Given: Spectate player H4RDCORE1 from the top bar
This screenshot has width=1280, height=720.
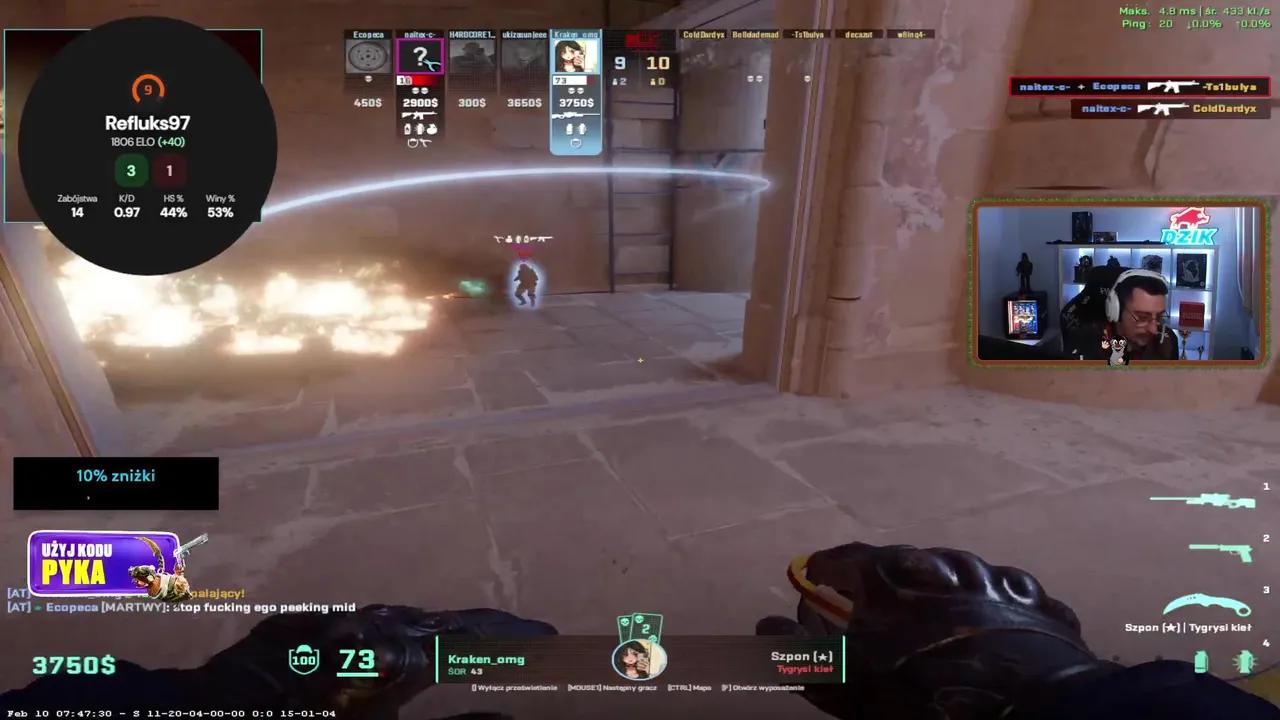Looking at the screenshot, I should pyautogui.click(x=472, y=56).
